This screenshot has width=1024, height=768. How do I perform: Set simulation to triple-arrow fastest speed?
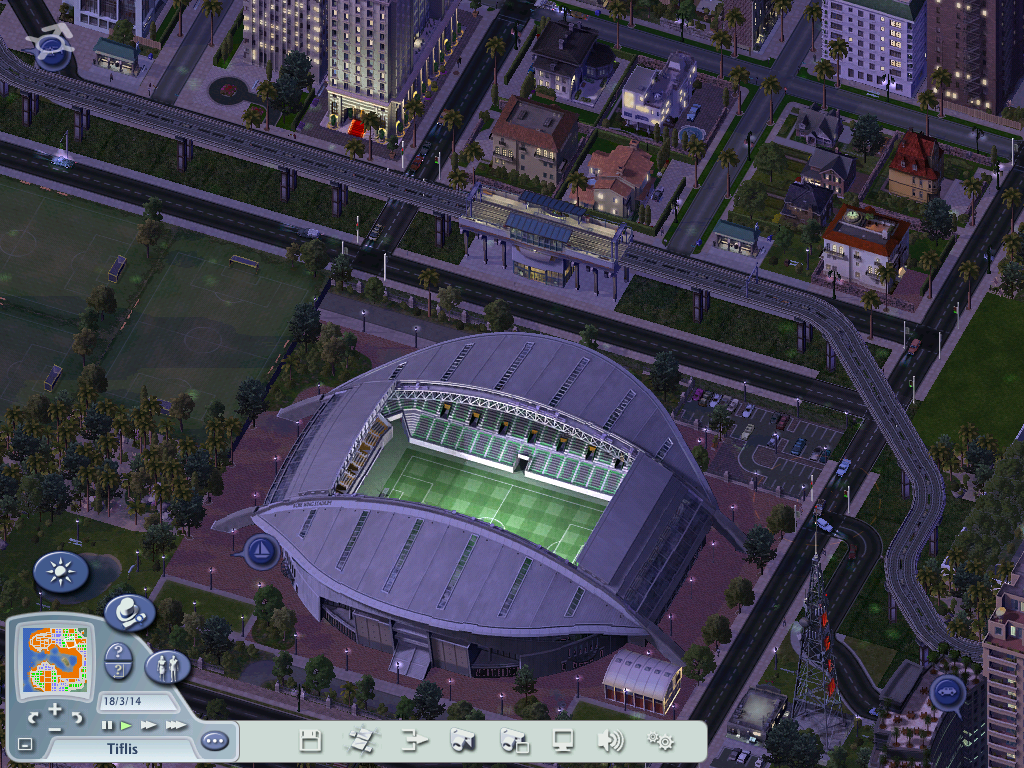(176, 725)
